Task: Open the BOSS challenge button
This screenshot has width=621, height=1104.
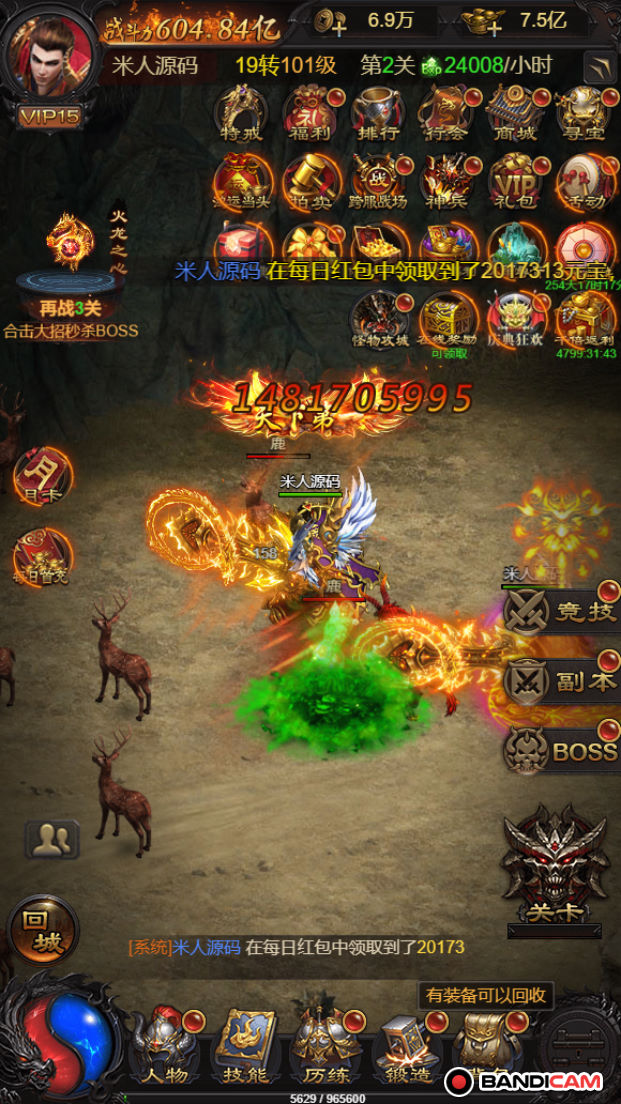Action: coord(562,750)
